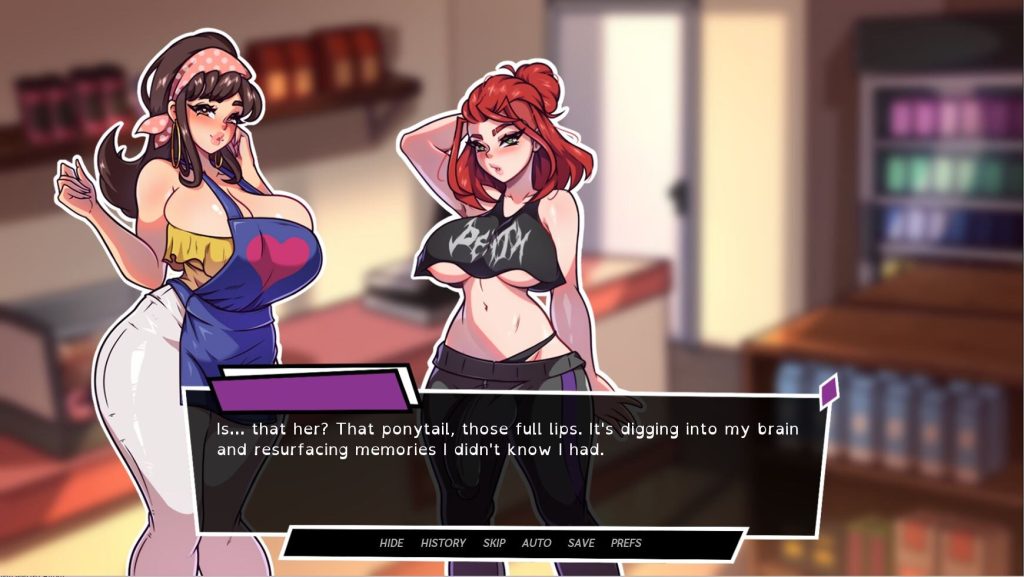Activate SKIP to fast-forward dialogue
The width and height of the screenshot is (1024, 577).
[494, 543]
